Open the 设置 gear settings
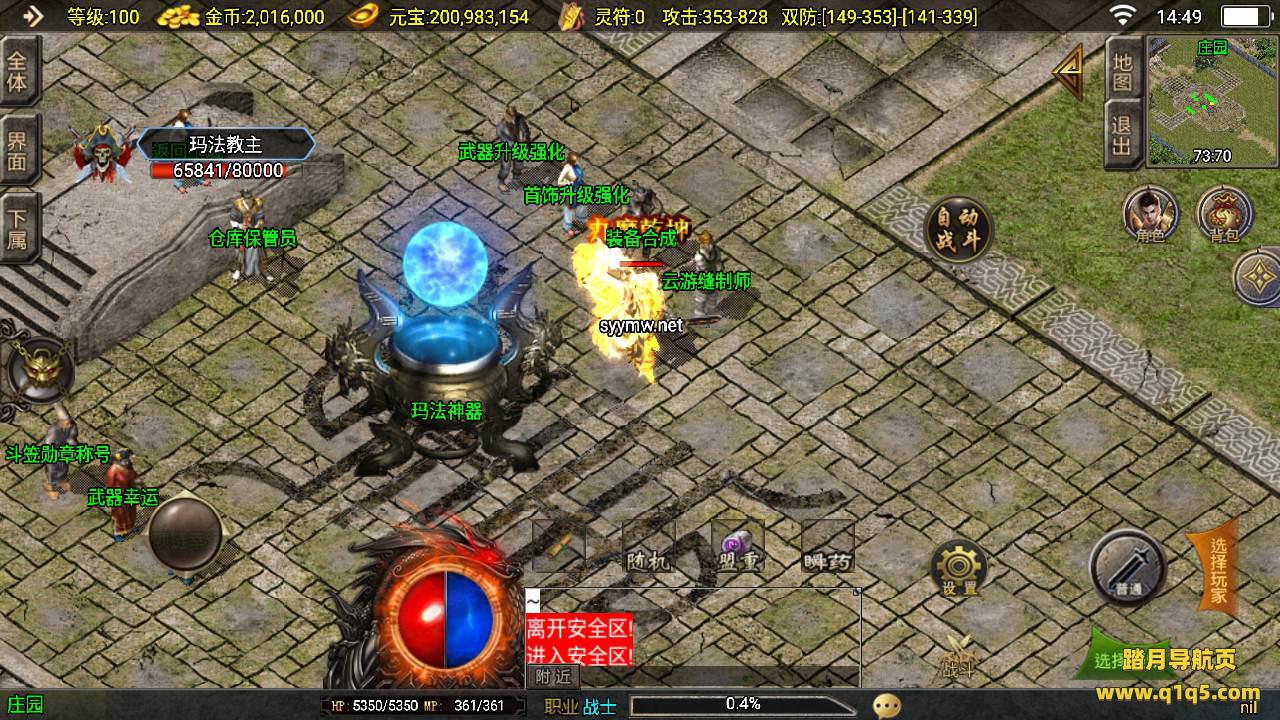The height and width of the screenshot is (720, 1280). click(958, 570)
